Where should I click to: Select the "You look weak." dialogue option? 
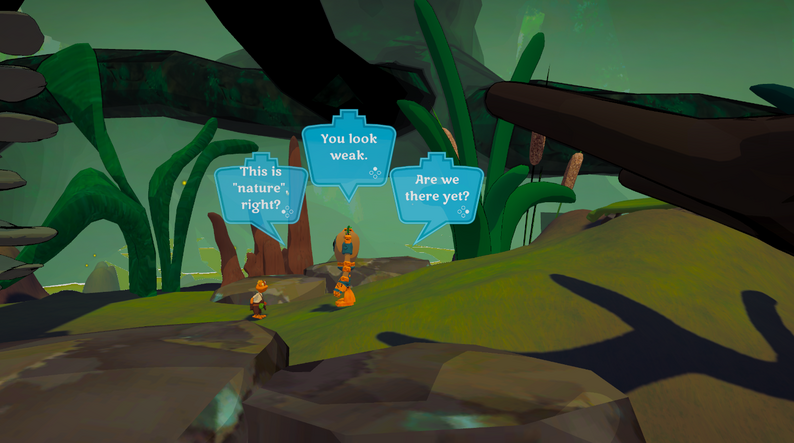(348, 148)
